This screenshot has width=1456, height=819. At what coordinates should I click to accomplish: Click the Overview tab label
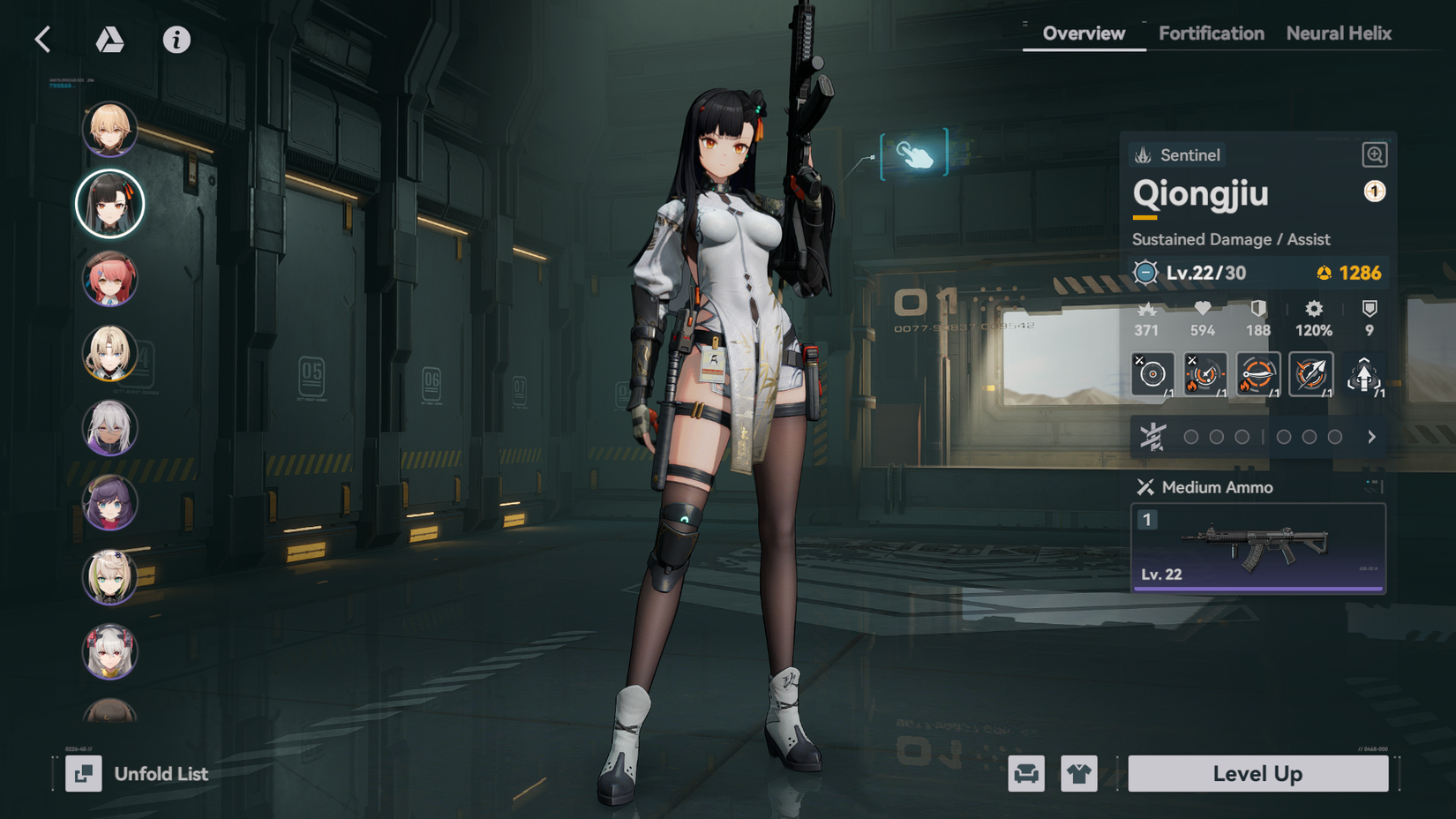point(1083,33)
